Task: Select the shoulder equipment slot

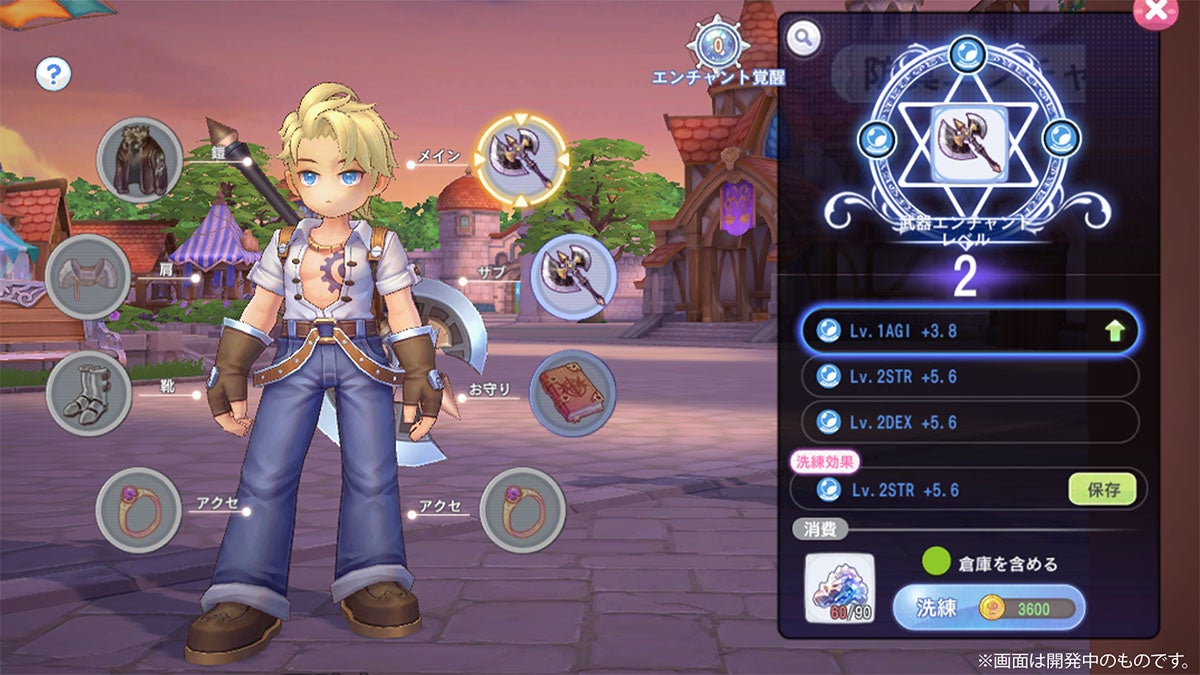Action: click(x=88, y=277)
